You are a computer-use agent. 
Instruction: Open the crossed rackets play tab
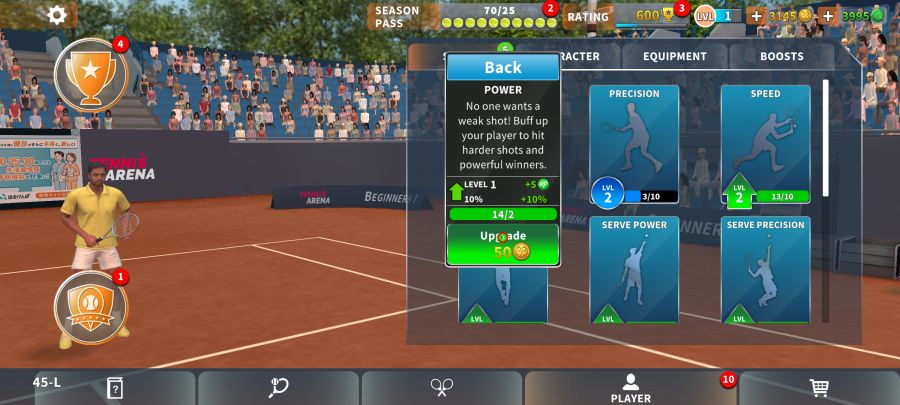442,388
